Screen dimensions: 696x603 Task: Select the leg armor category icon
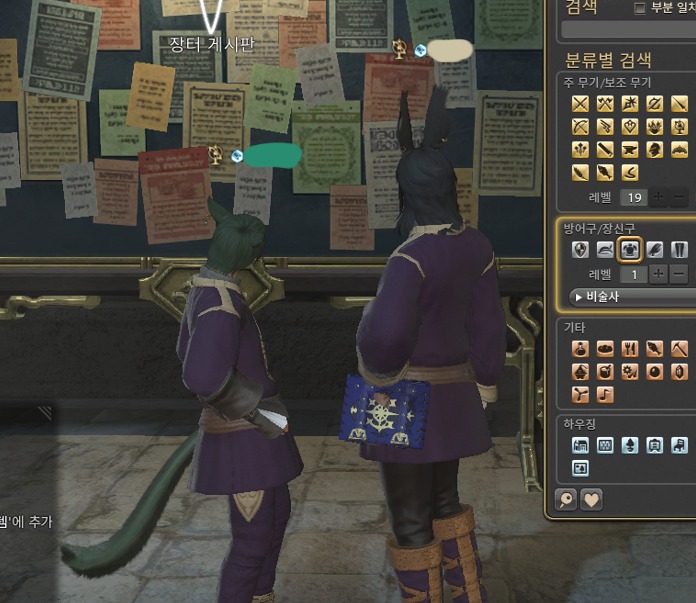(x=680, y=250)
